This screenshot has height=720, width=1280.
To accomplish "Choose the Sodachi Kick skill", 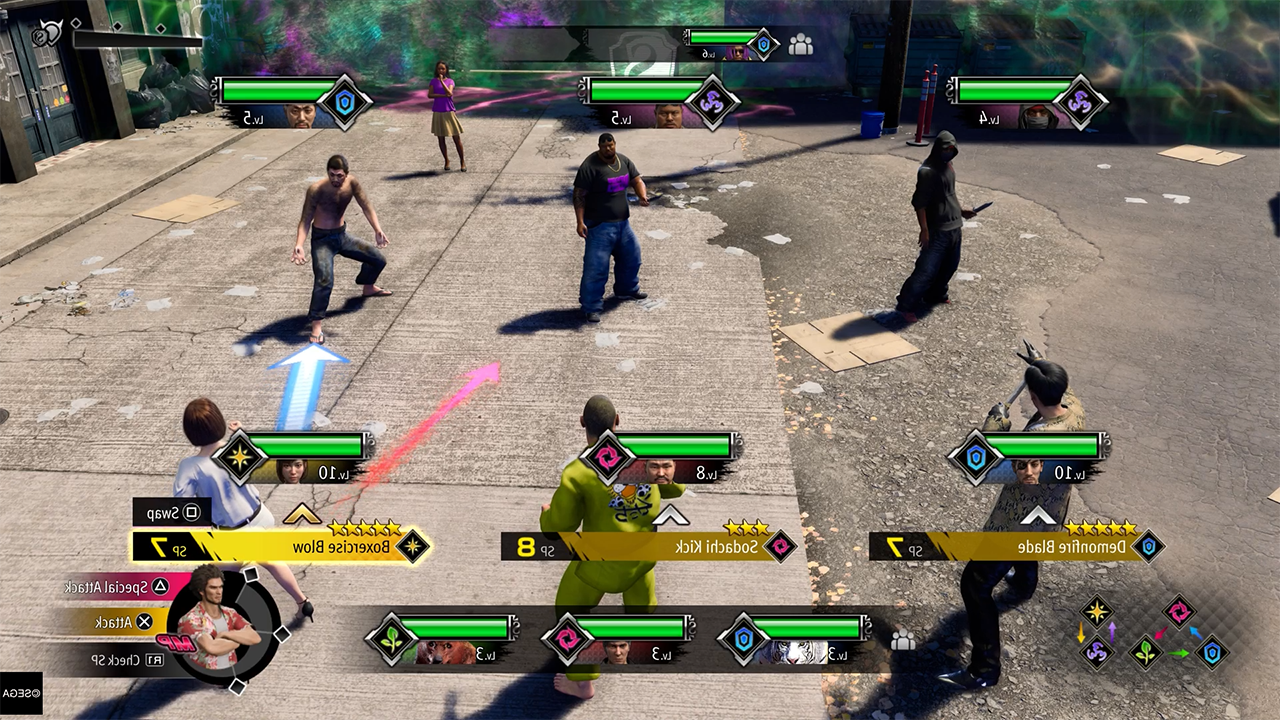I will point(650,546).
